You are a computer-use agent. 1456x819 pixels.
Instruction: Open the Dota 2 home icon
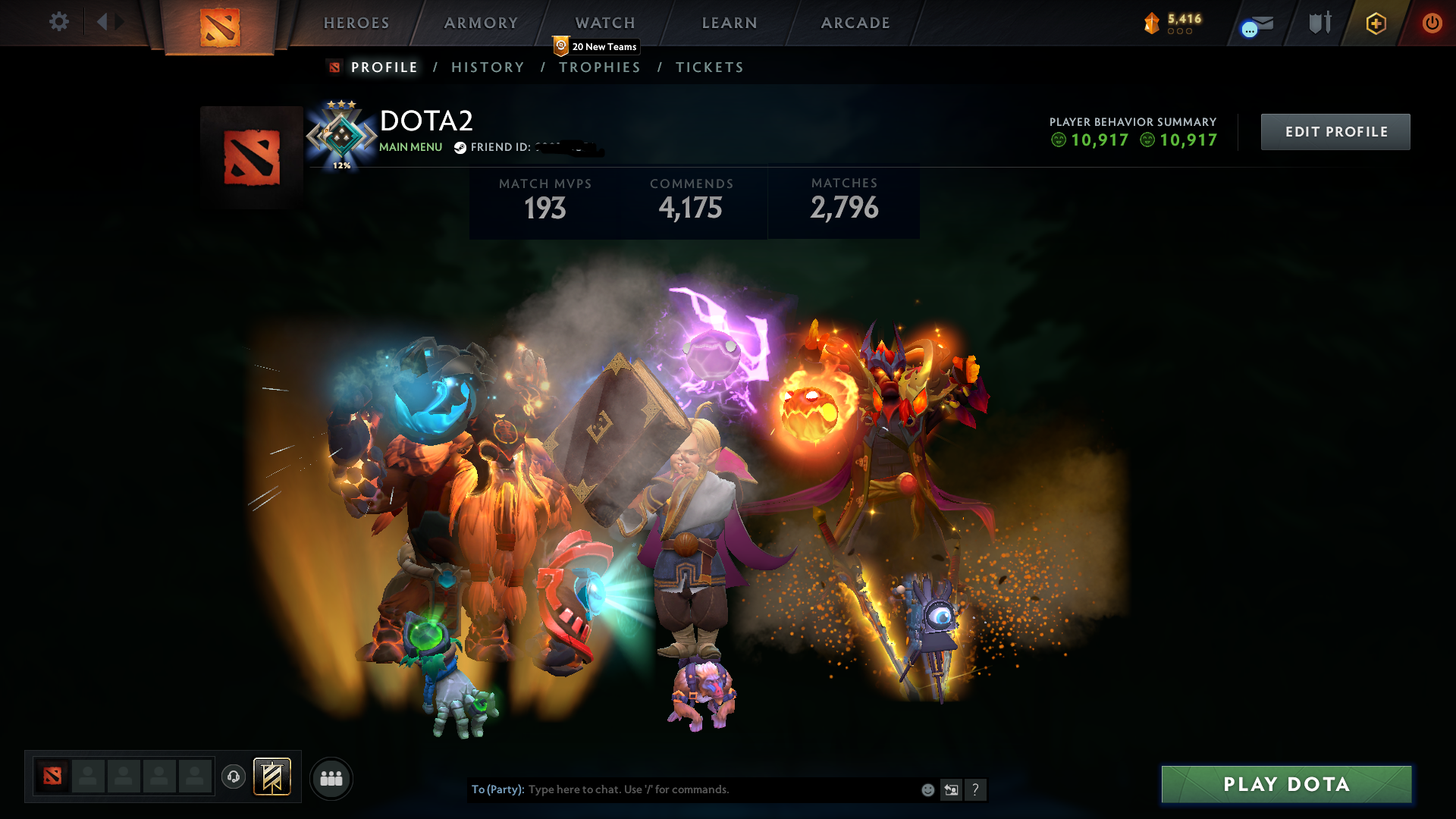(218, 24)
